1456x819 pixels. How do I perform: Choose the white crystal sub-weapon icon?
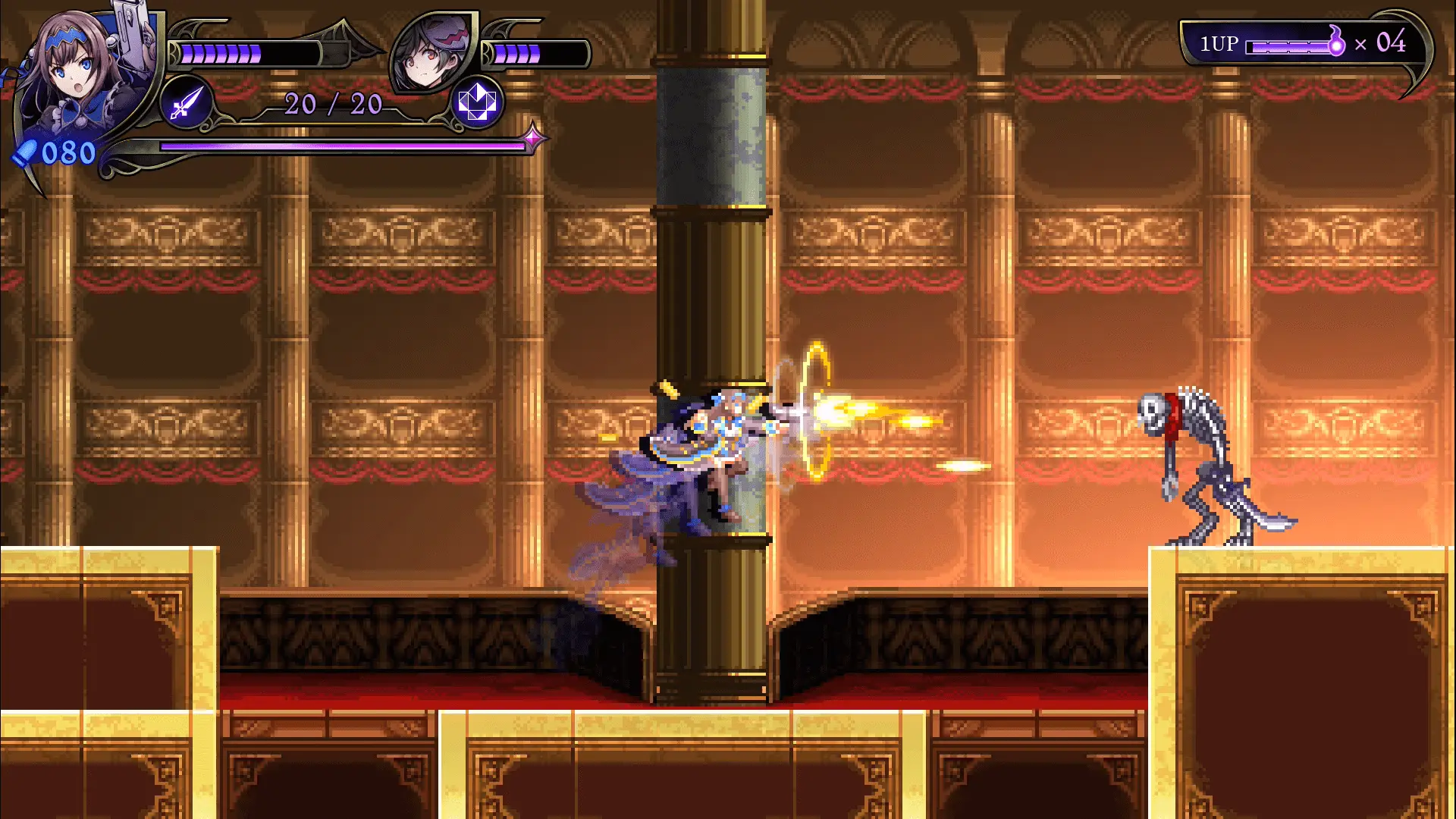[477, 102]
